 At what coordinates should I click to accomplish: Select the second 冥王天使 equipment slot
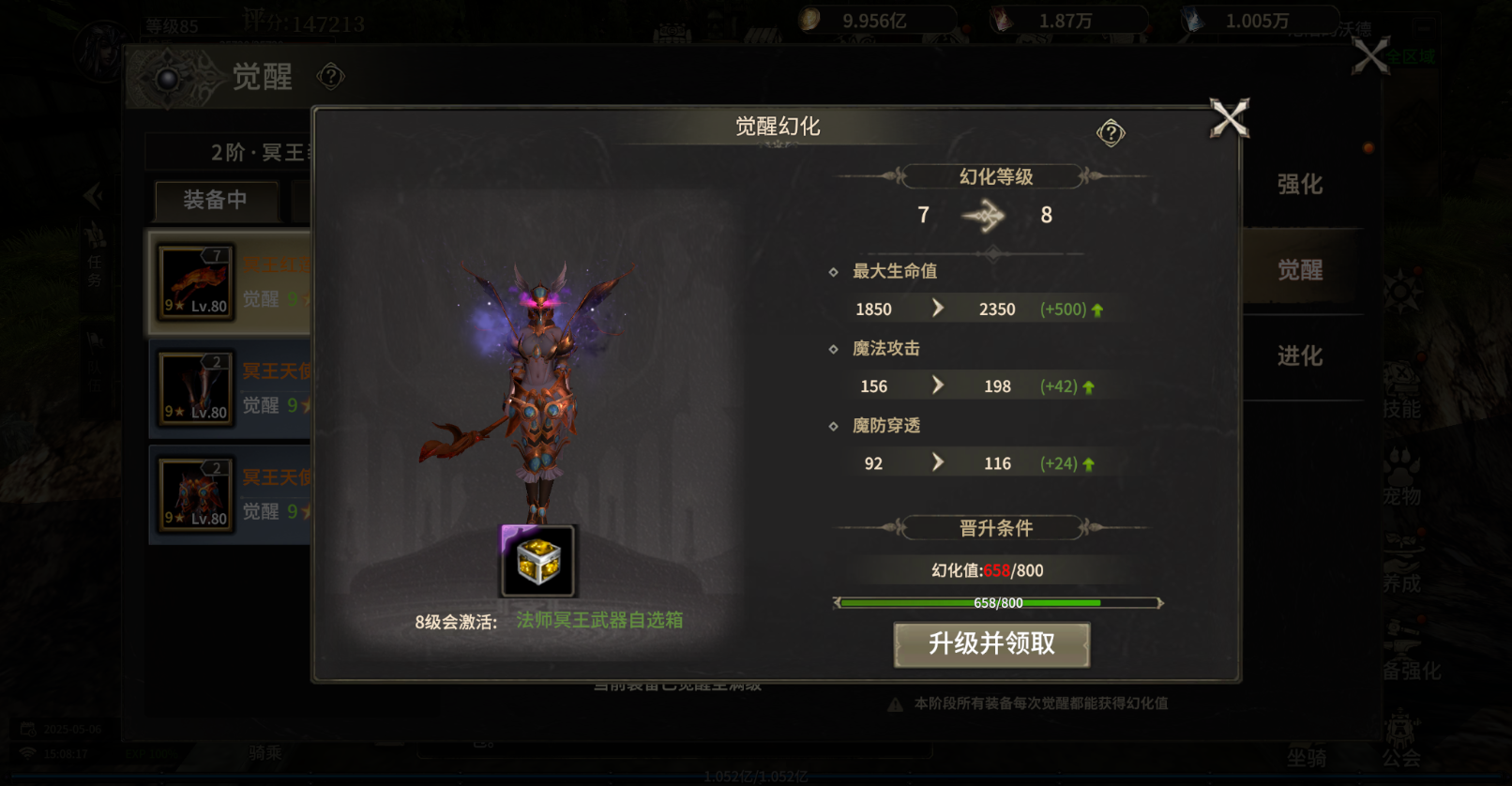pyautogui.click(x=193, y=387)
